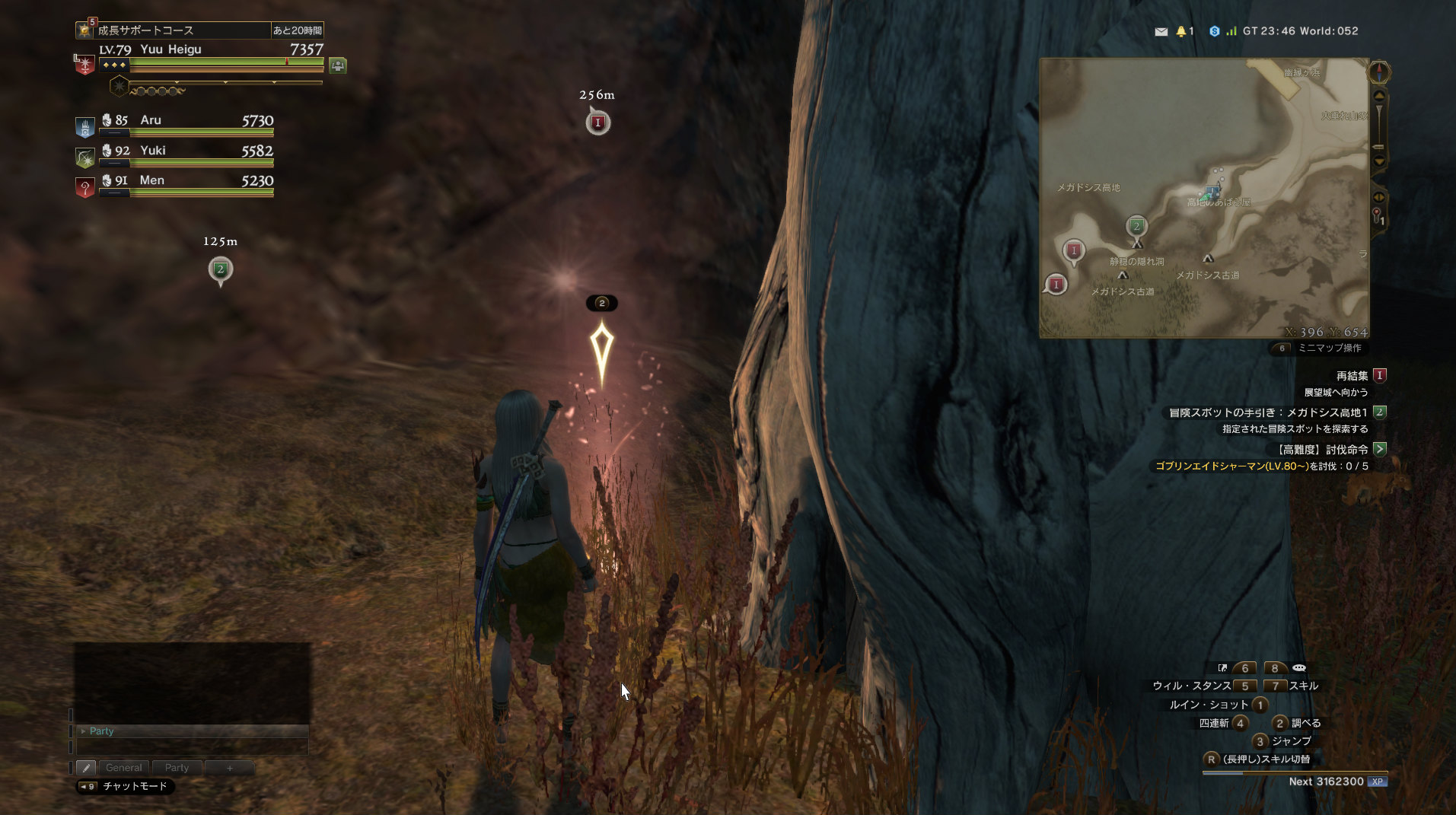Select the green quest 2 marker on minimap
Viewport: 1456px width, 815px height.
point(1136,226)
